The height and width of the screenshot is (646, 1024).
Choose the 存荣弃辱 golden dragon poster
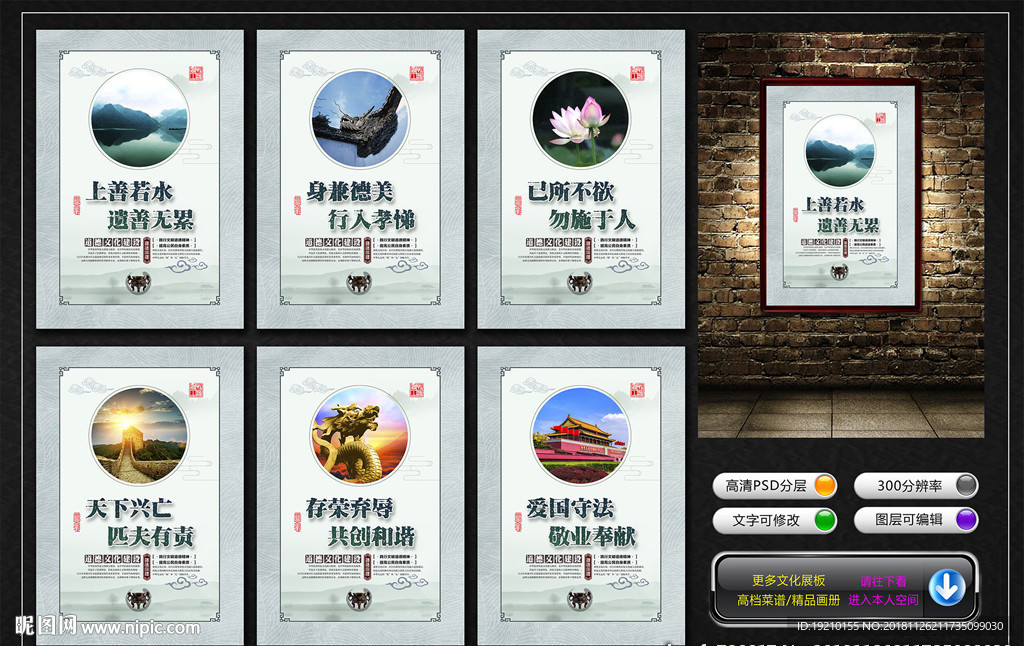[360, 496]
